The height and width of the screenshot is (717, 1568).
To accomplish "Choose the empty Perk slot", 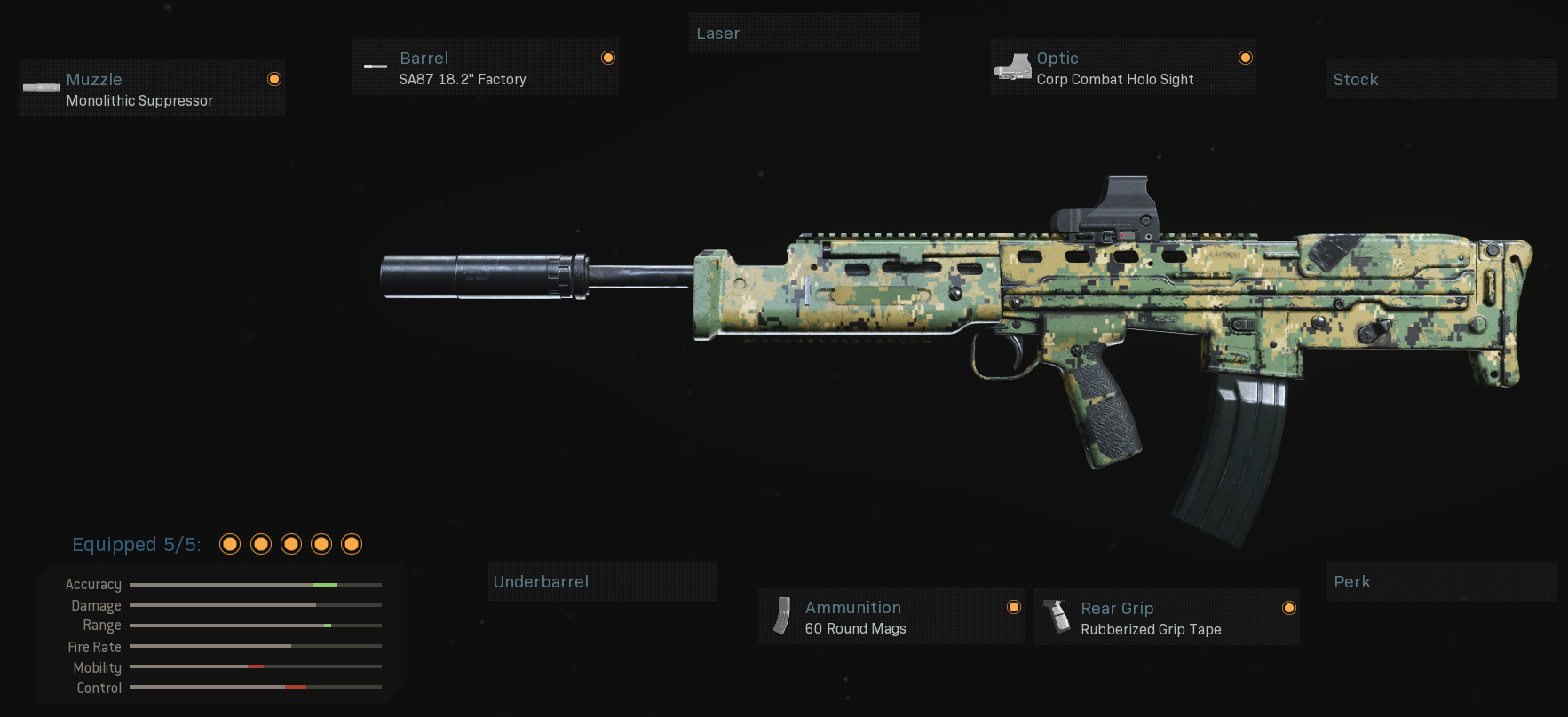I will click(x=1441, y=581).
